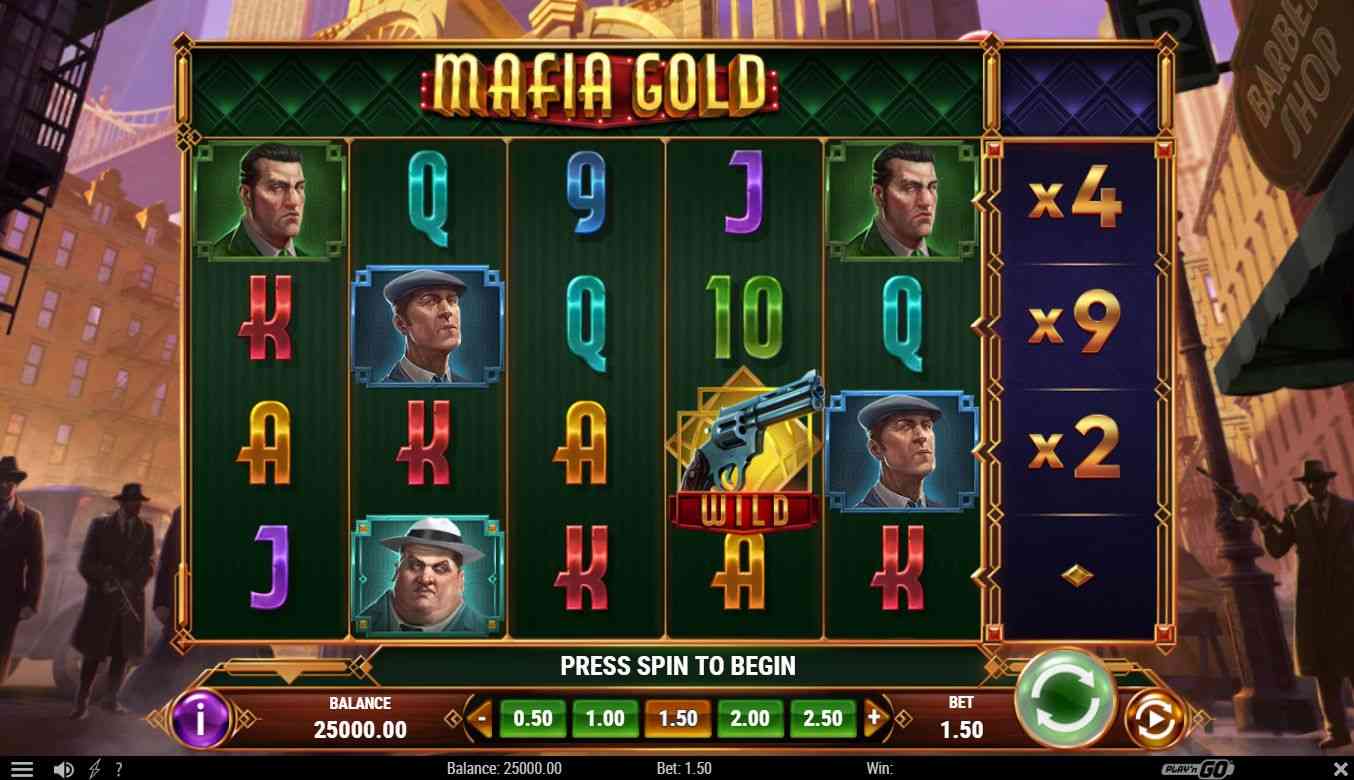Open the question mark help
Image resolution: width=1354 pixels, height=780 pixels.
(118, 769)
